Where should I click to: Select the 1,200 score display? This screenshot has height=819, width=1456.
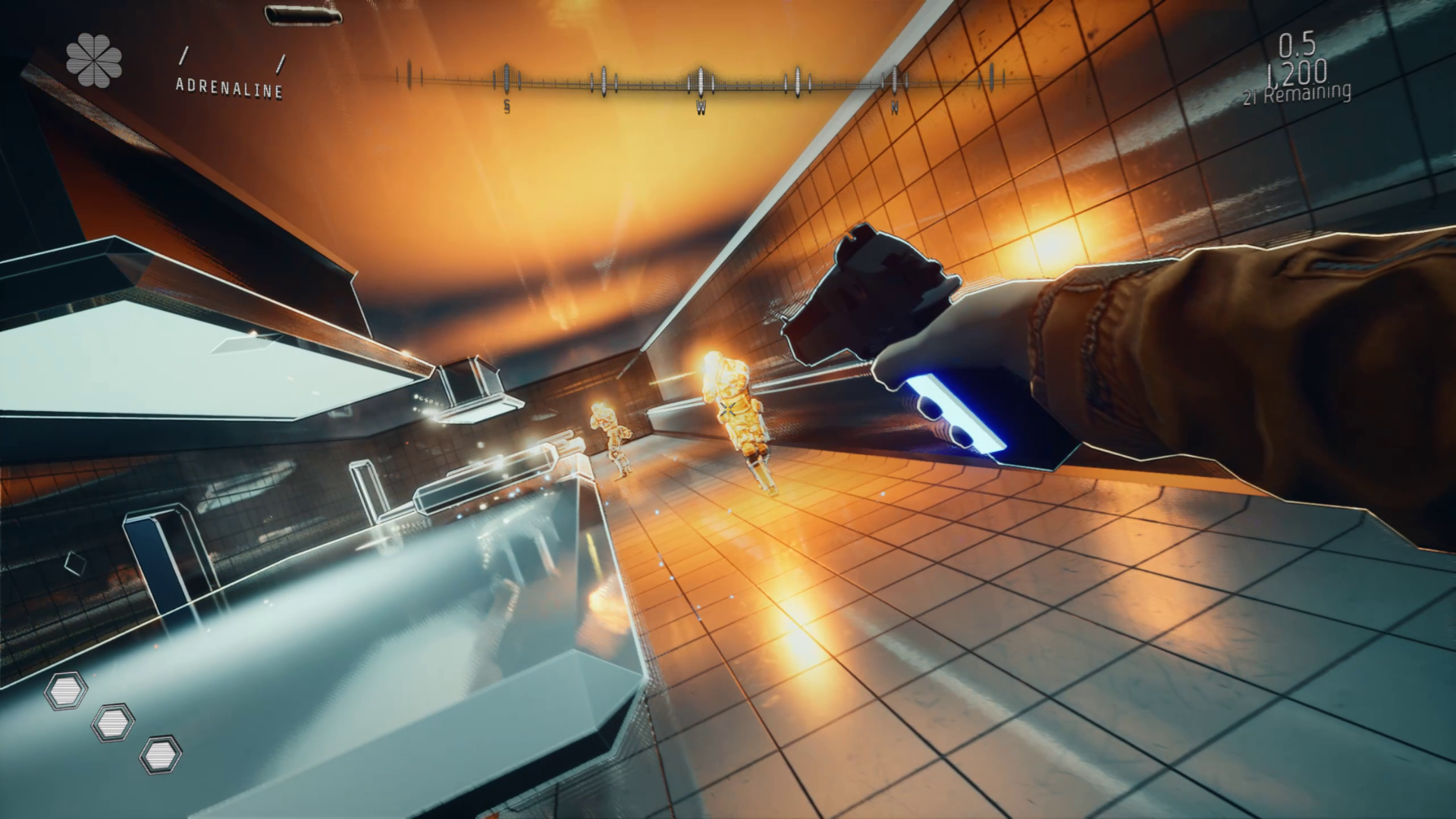point(1297,72)
